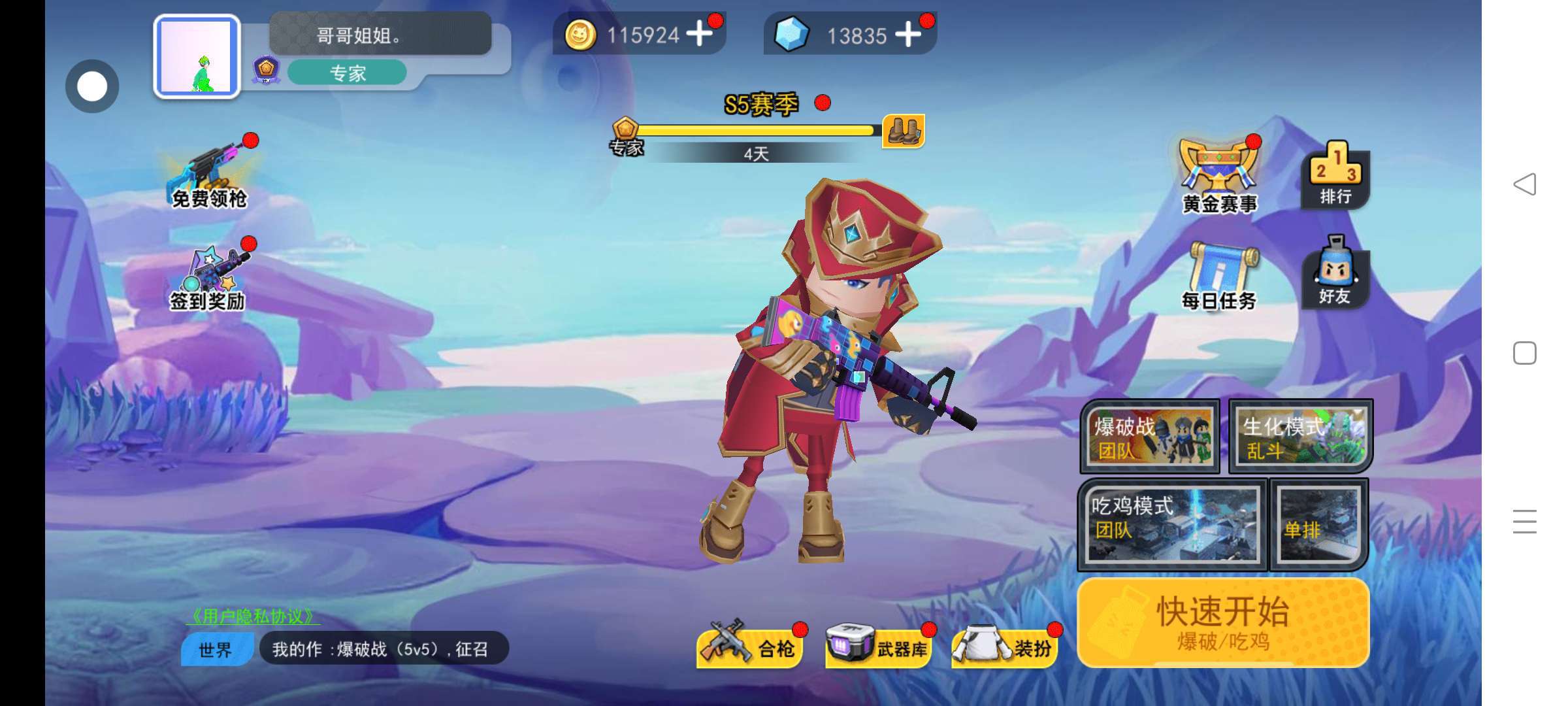1568x706 pixels.
Task: Add more blue diamonds
Action: coord(908,34)
